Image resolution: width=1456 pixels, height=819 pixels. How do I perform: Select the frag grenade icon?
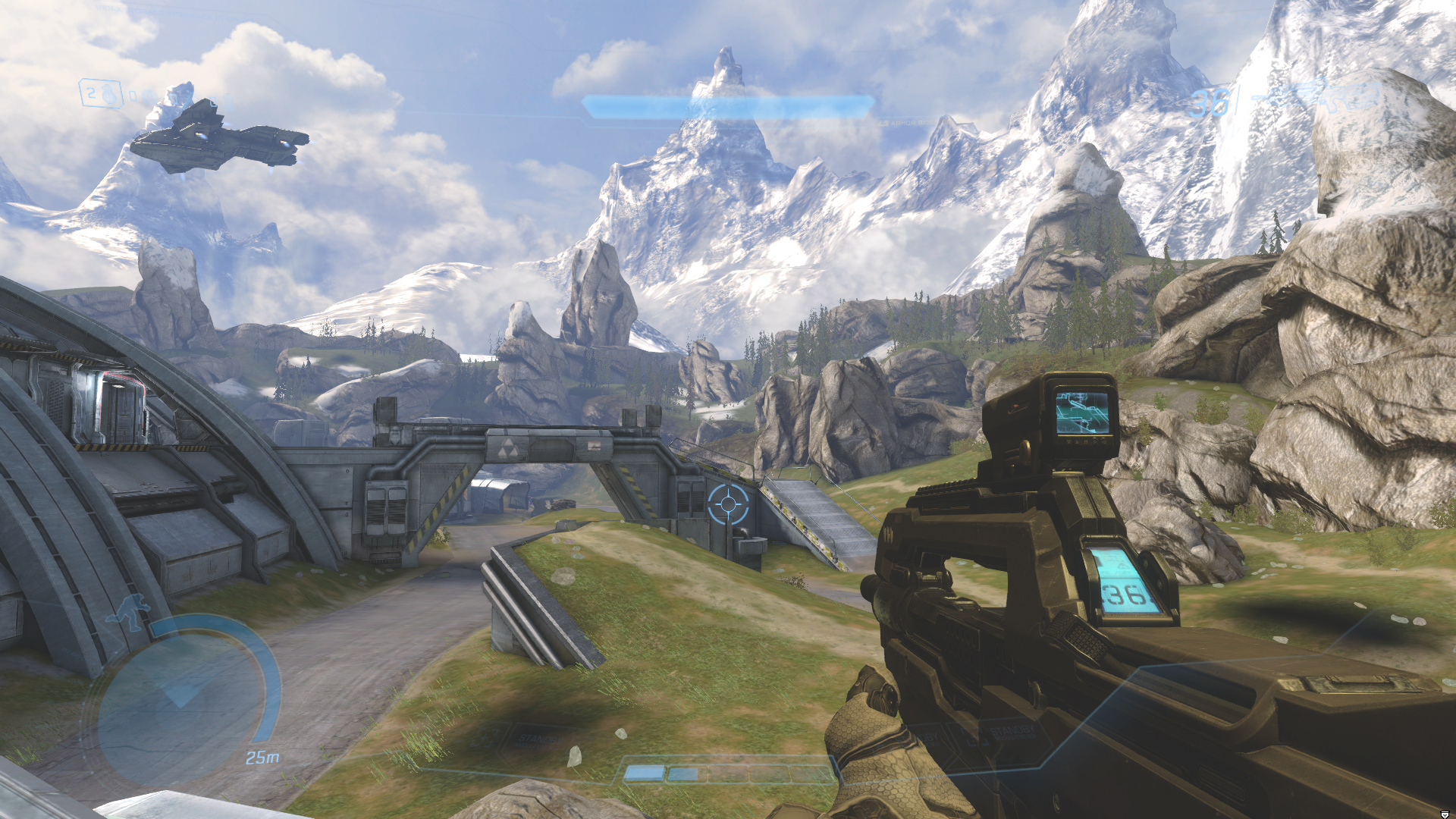111,94
